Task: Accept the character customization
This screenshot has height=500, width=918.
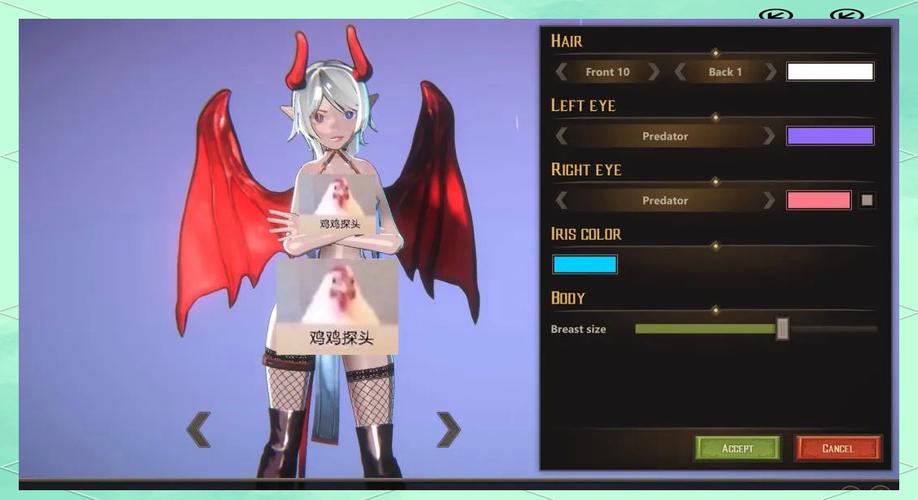Action: [x=738, y=448]
